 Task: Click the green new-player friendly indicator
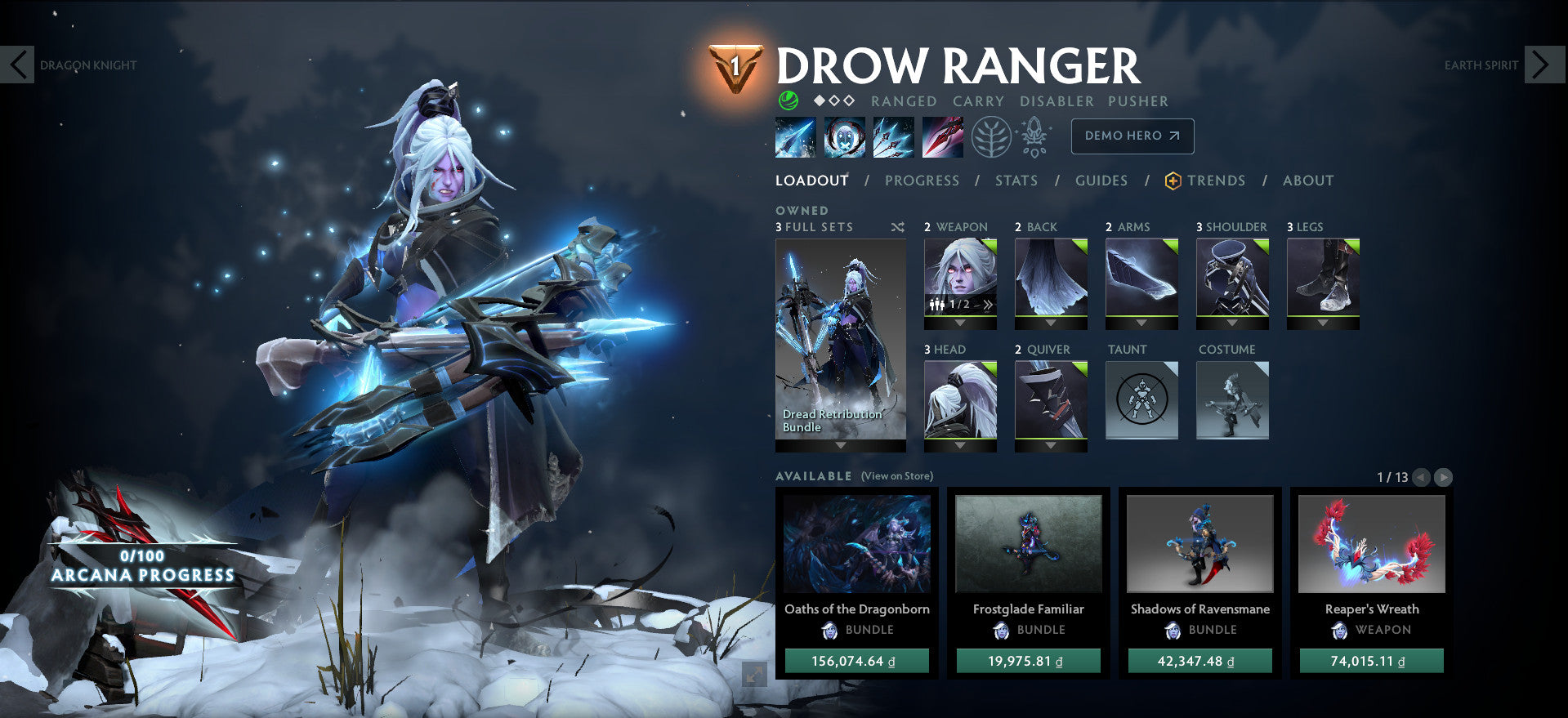(787, 100)
